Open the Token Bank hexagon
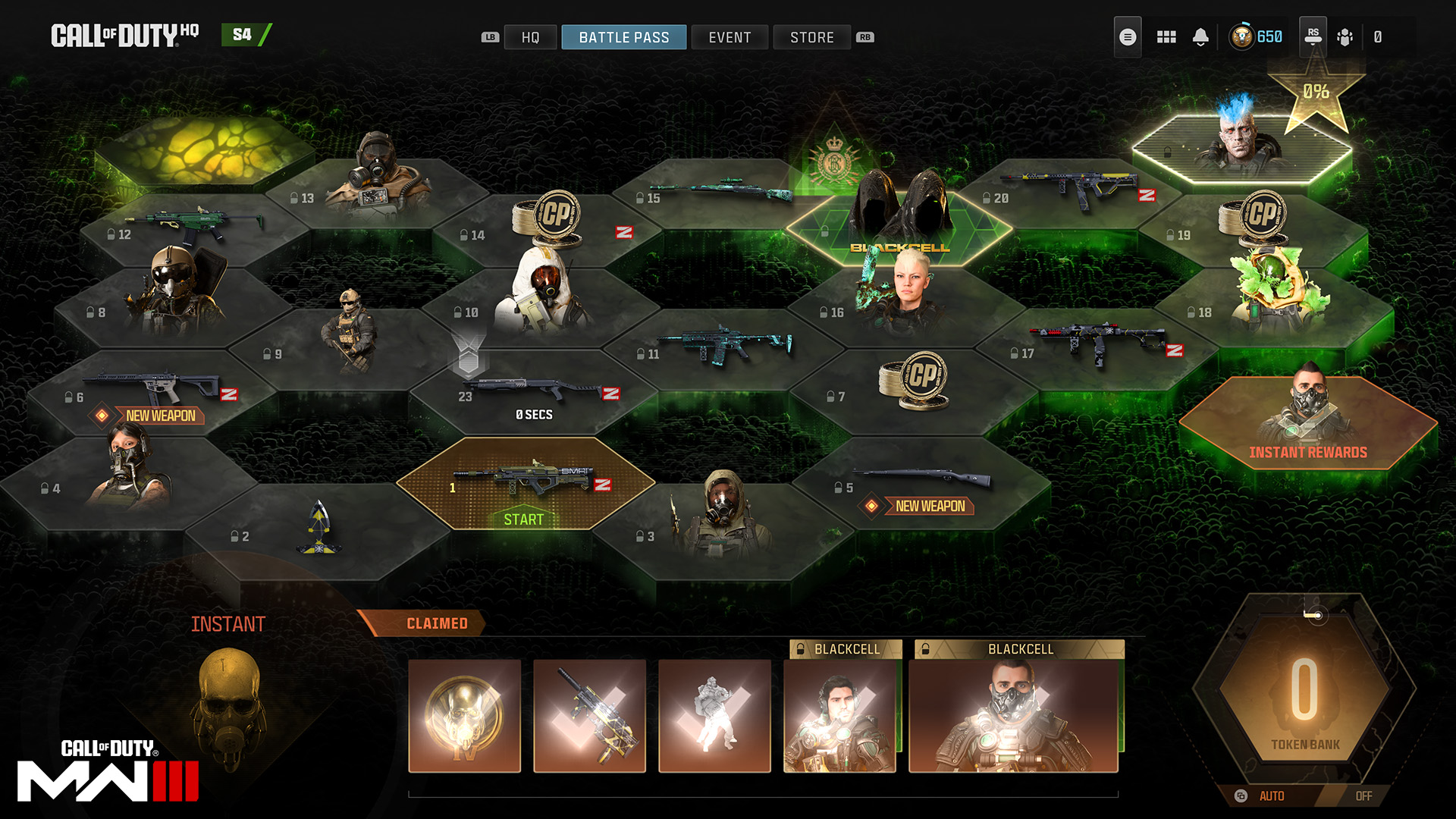Image resolution: width=1456 pixels, height=819 pixels. point(1304,694)
